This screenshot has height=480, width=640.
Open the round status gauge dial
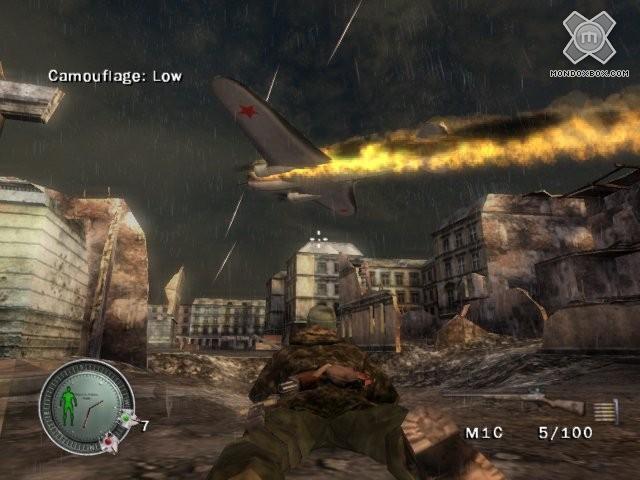pyautogui.click(x=86, y=405)
